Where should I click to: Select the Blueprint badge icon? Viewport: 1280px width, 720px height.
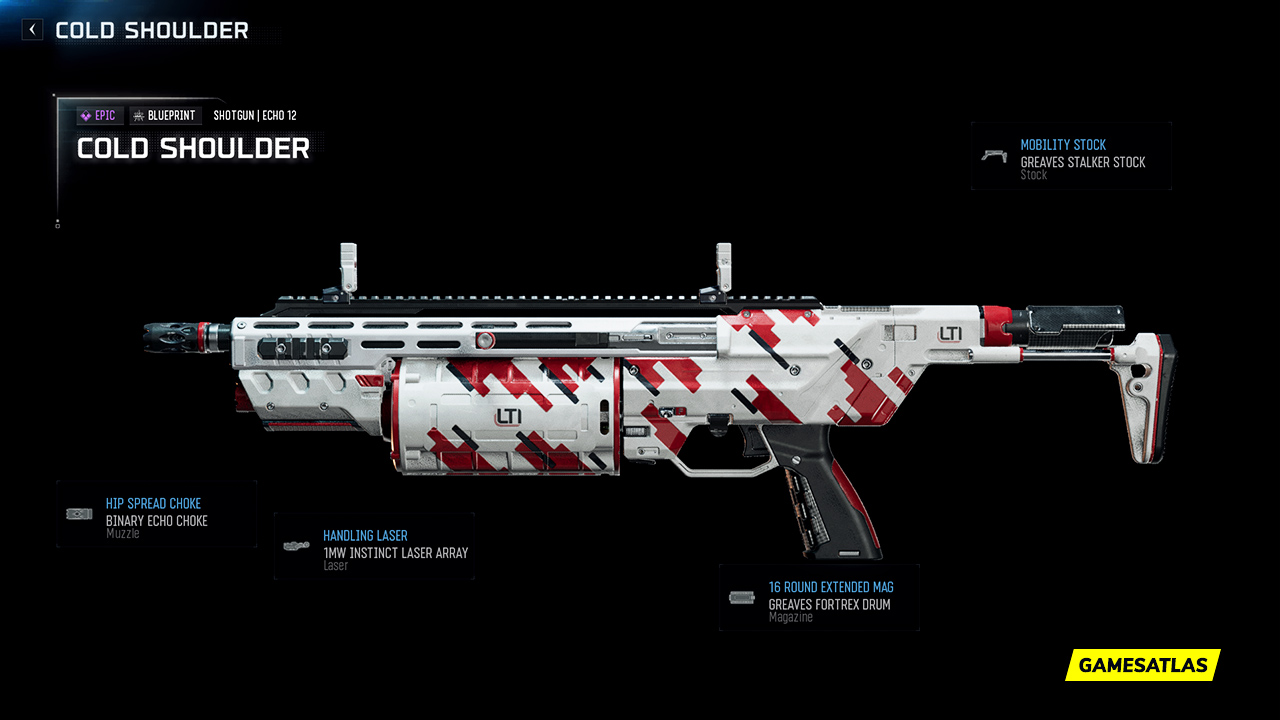[139, 115]
